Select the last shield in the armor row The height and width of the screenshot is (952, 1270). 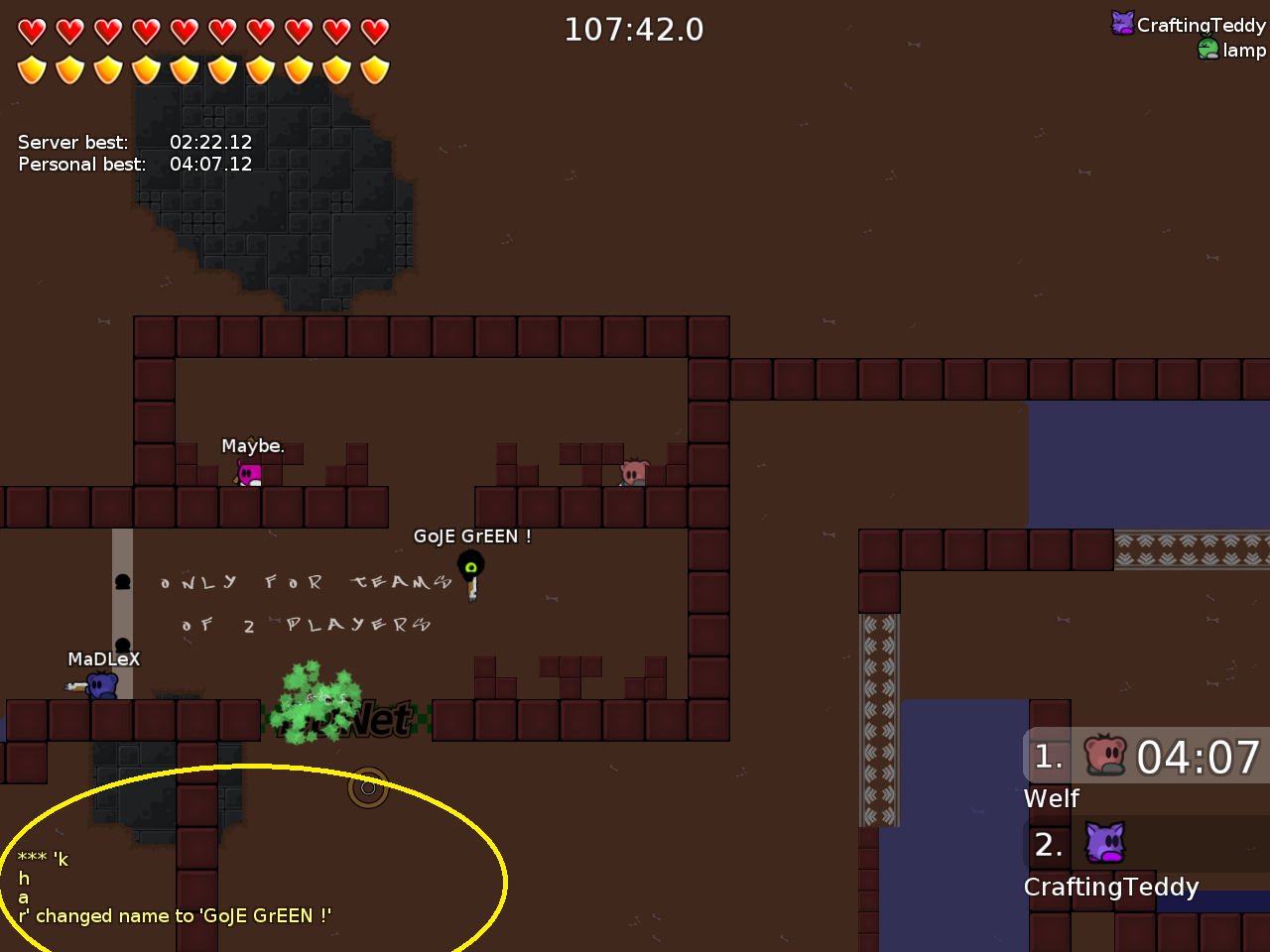tap(375, 69)
